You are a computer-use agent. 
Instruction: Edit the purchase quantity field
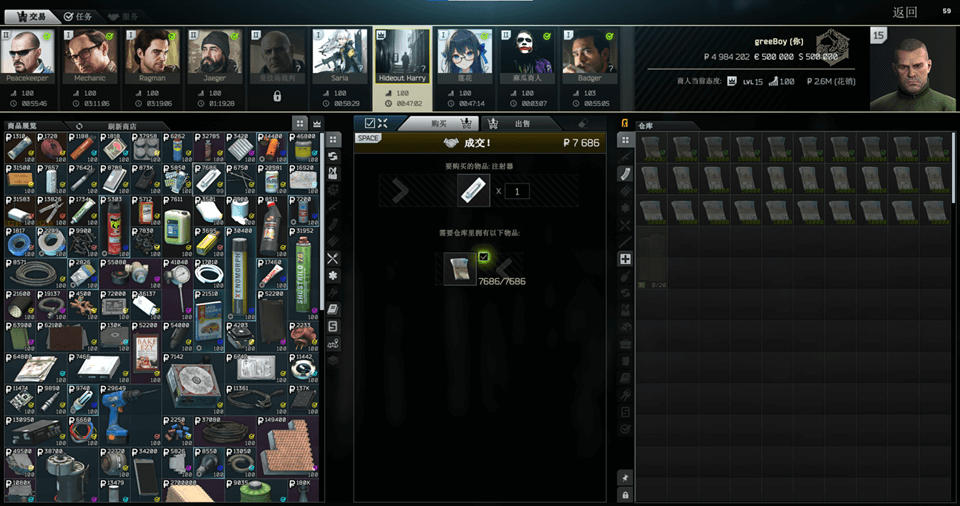click(x=516, y=191)
